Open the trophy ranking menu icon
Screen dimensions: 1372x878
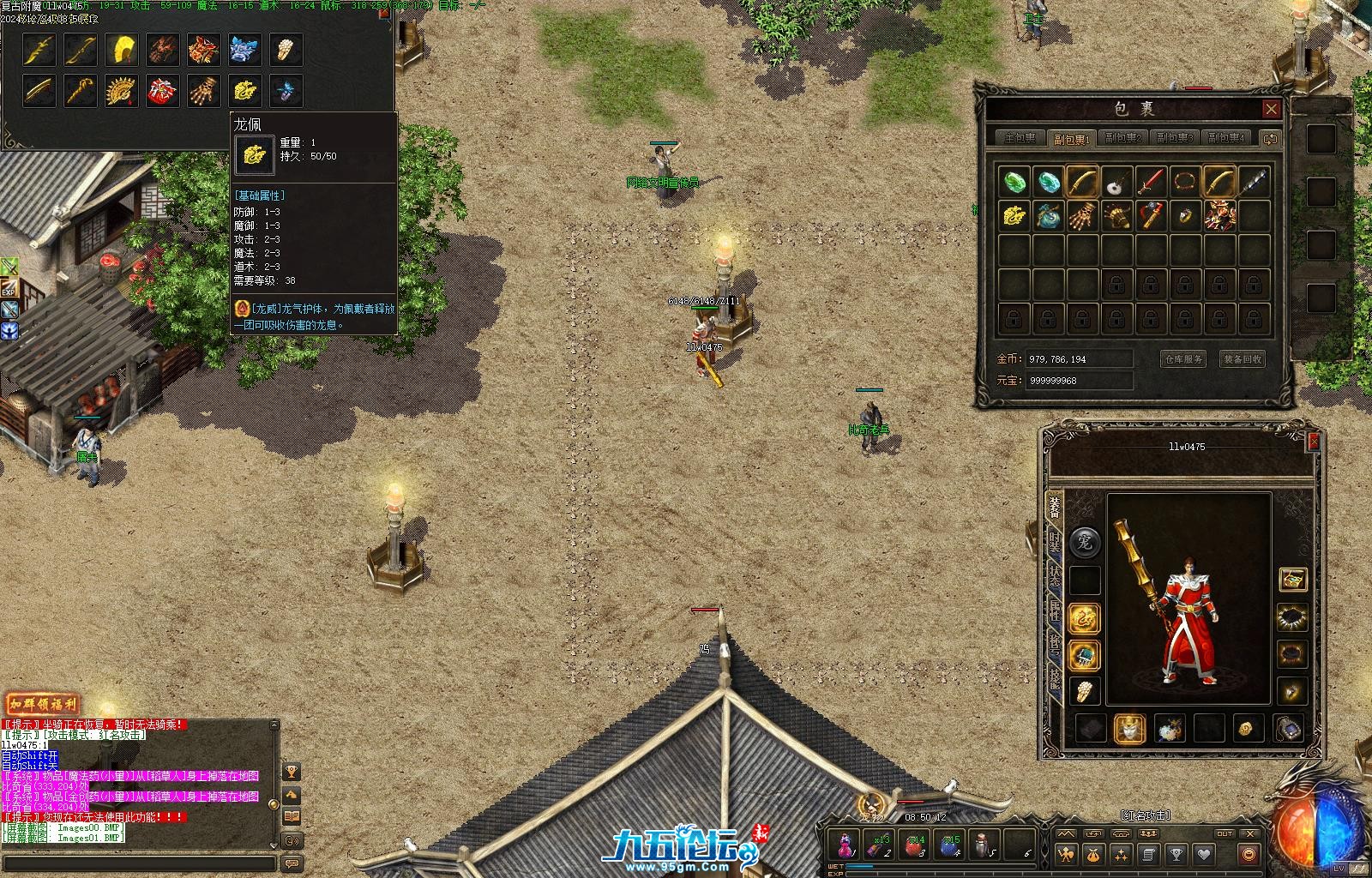tap(1176, 854)
